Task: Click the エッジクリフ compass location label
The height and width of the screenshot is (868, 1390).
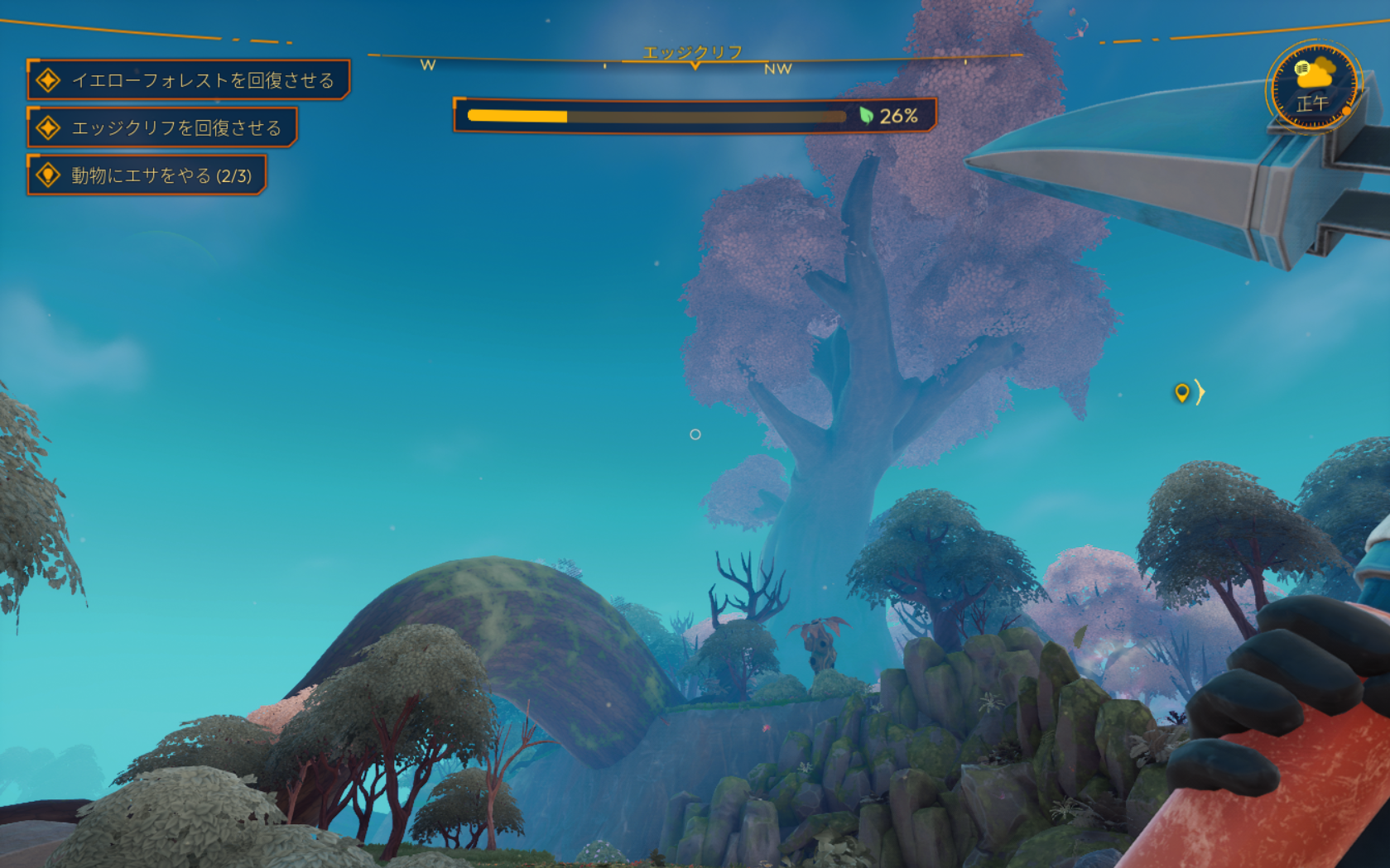Action: [693, 52]
